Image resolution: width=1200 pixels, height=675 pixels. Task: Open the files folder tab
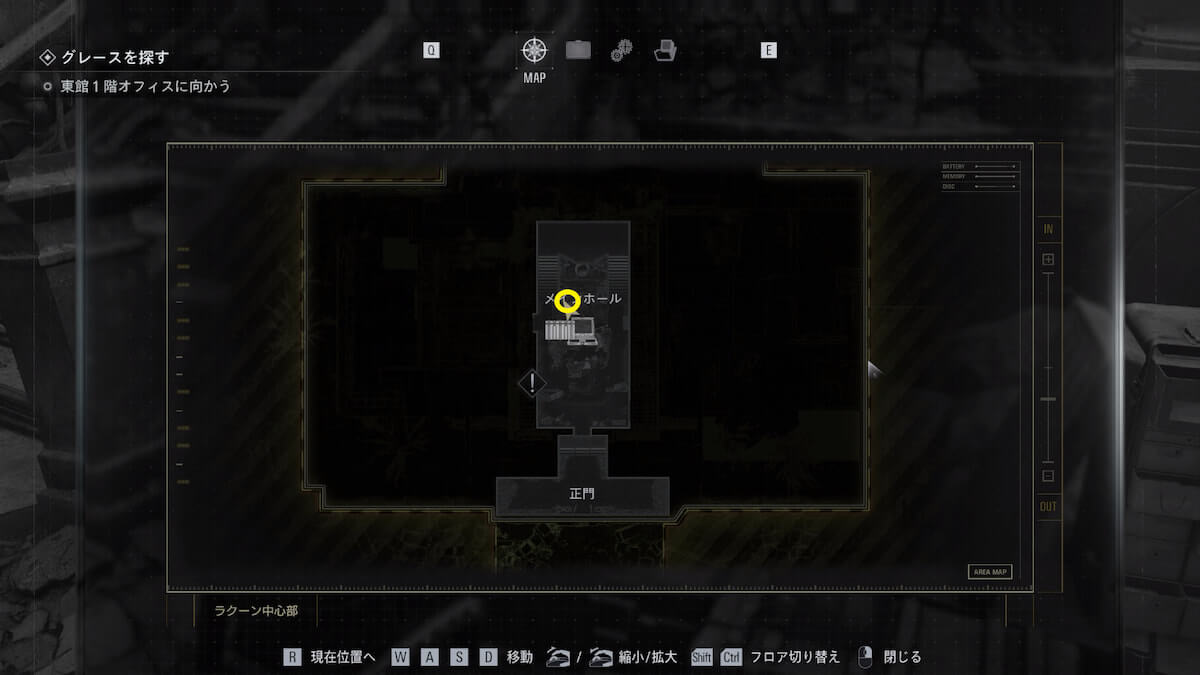pos(665,50)
